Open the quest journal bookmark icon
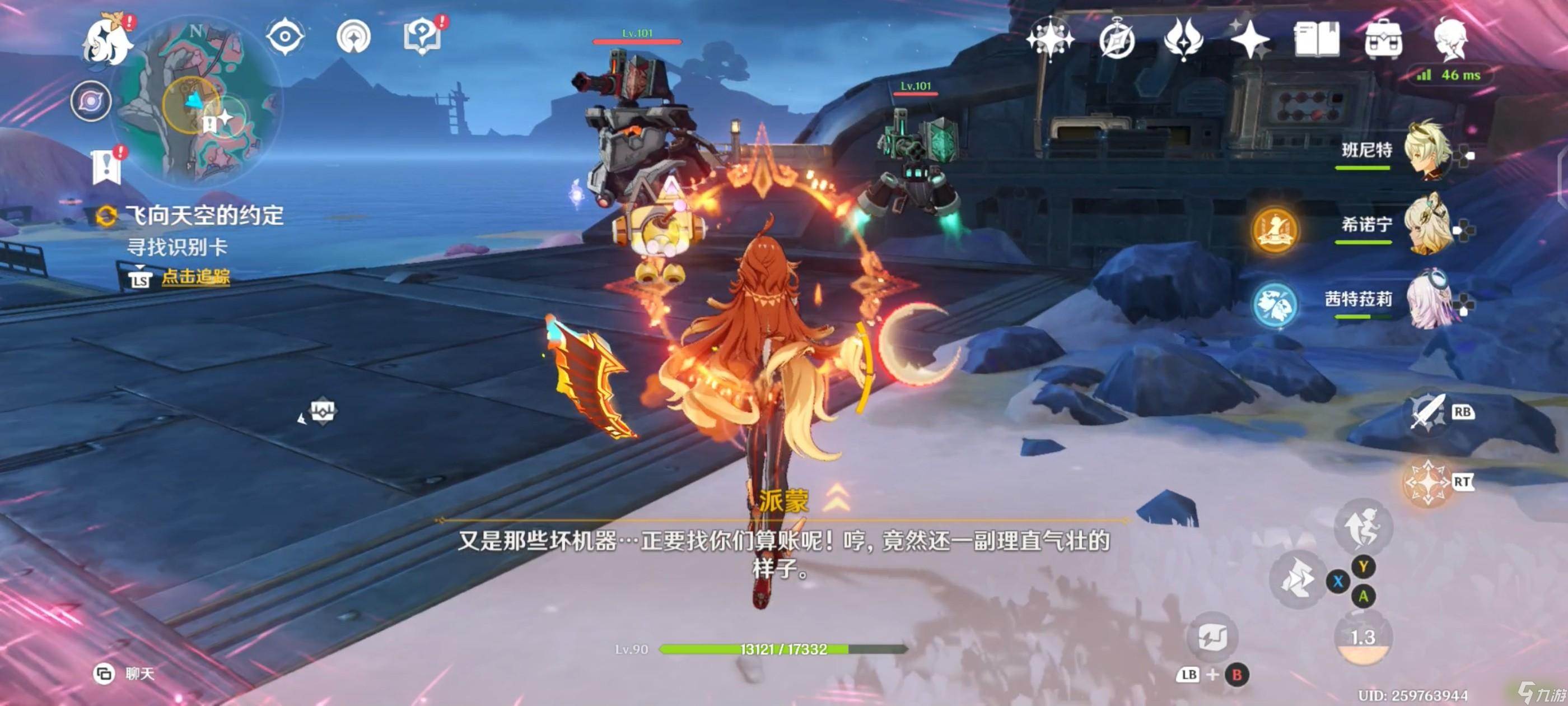The image size is (1568, 706). (107, 166)
